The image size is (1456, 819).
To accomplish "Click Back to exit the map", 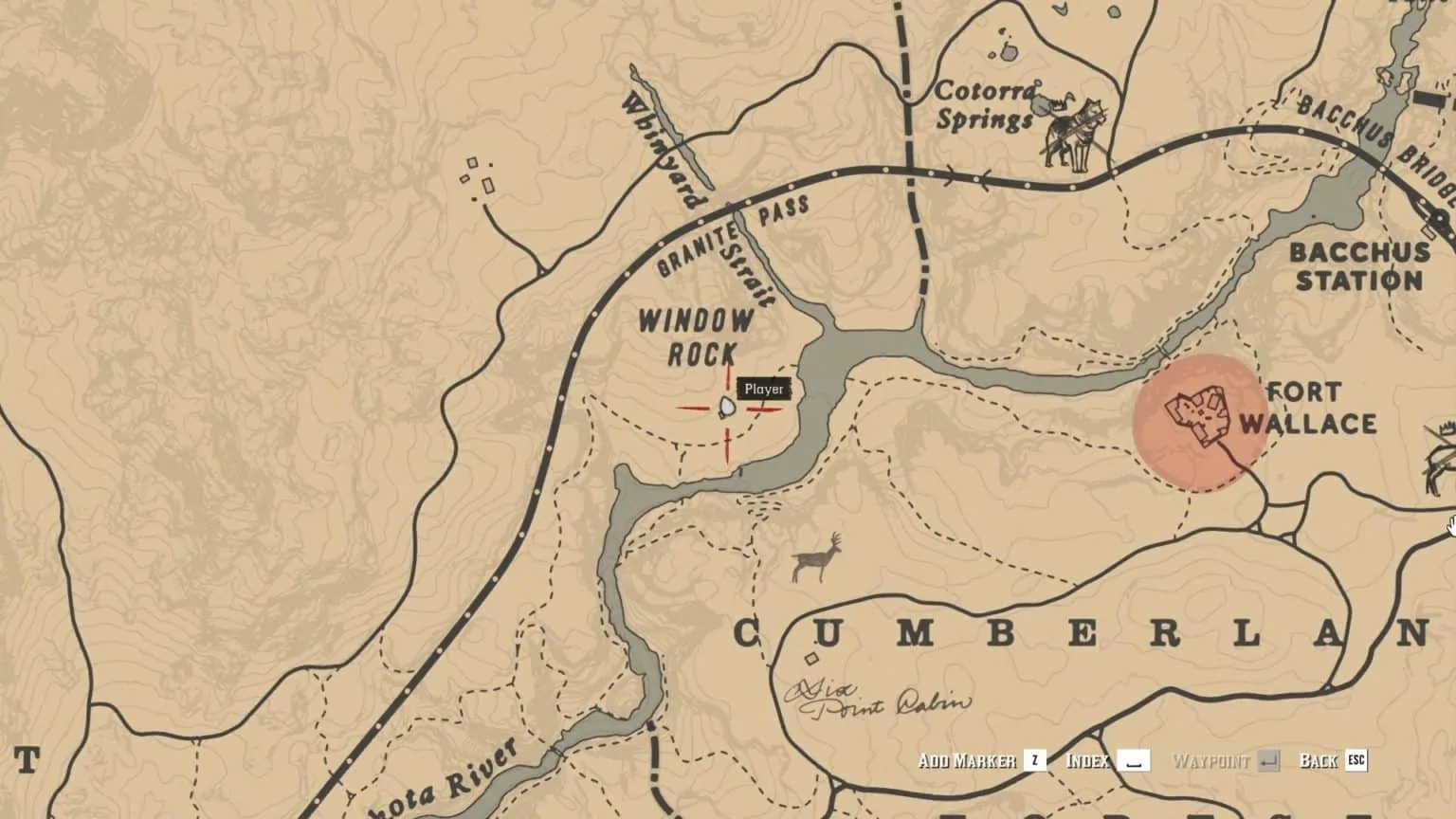I will click(x=1319, y=760).
